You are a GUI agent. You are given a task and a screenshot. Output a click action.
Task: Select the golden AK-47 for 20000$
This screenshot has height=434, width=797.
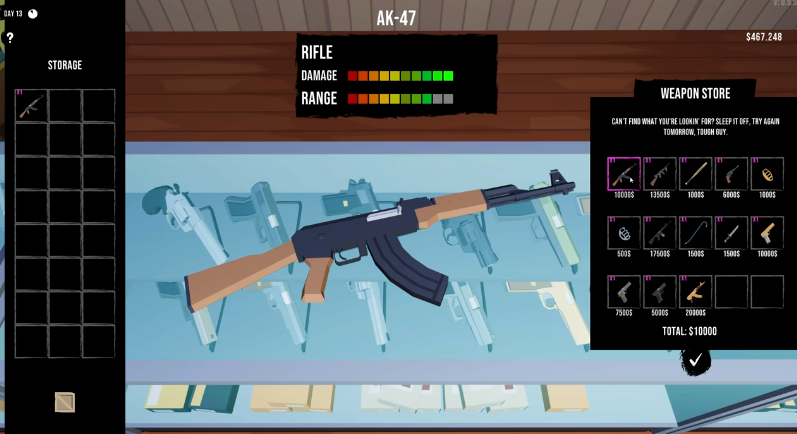pos(696,292)
